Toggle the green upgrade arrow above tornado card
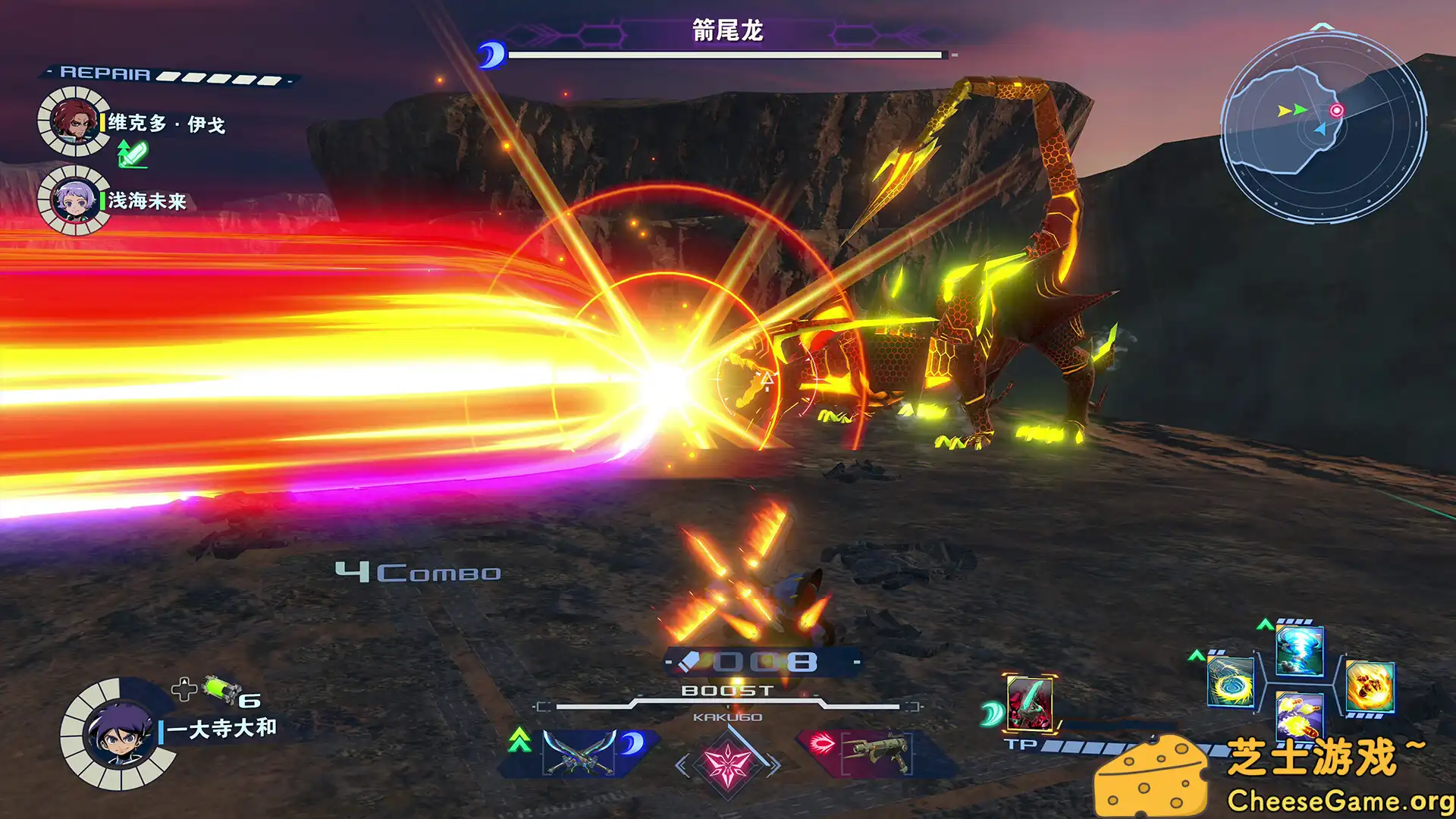This screenshot has width=1456, height=819. 1265,626
